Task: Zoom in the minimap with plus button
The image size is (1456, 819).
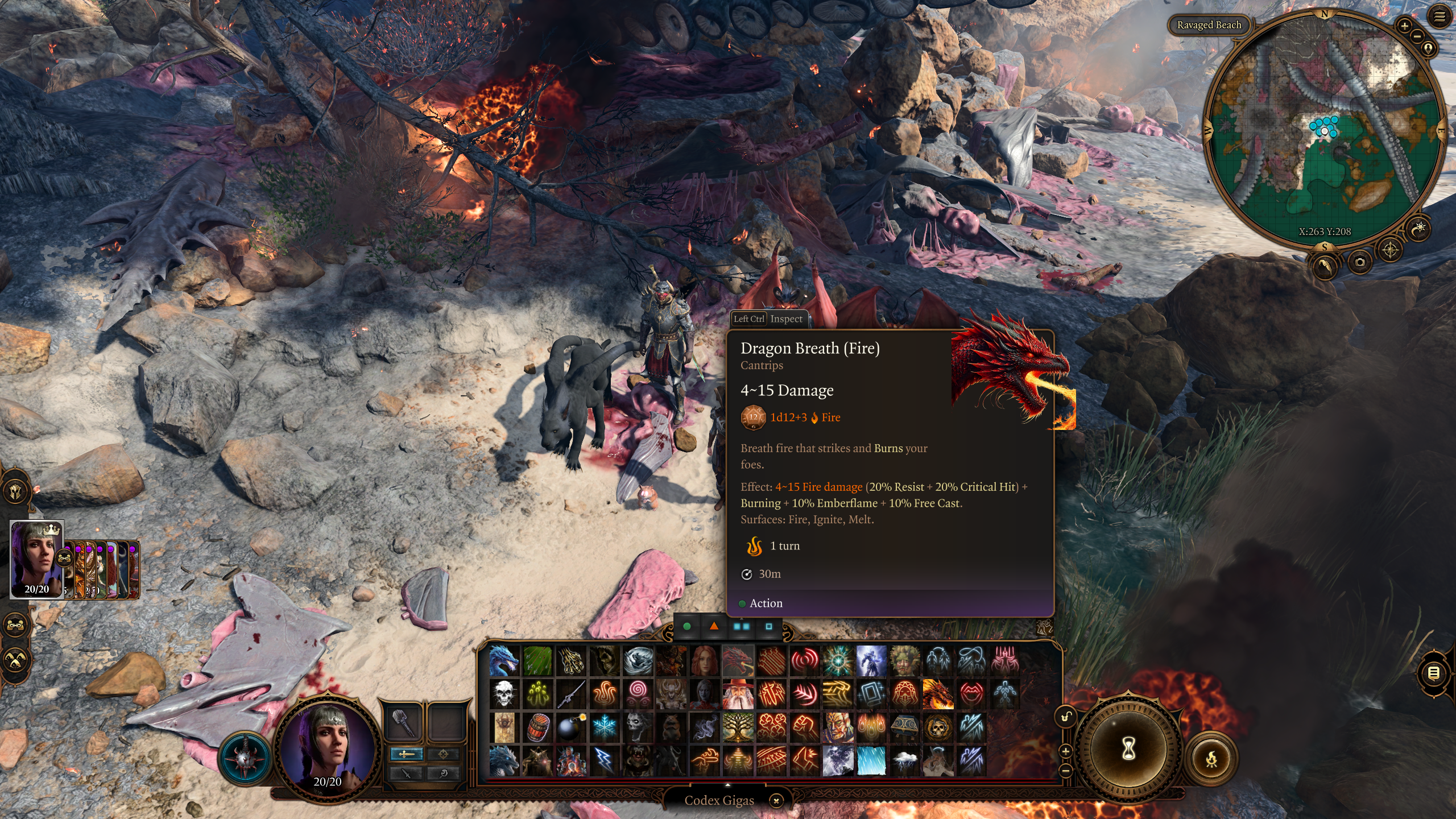Action: click(1404, 26)
